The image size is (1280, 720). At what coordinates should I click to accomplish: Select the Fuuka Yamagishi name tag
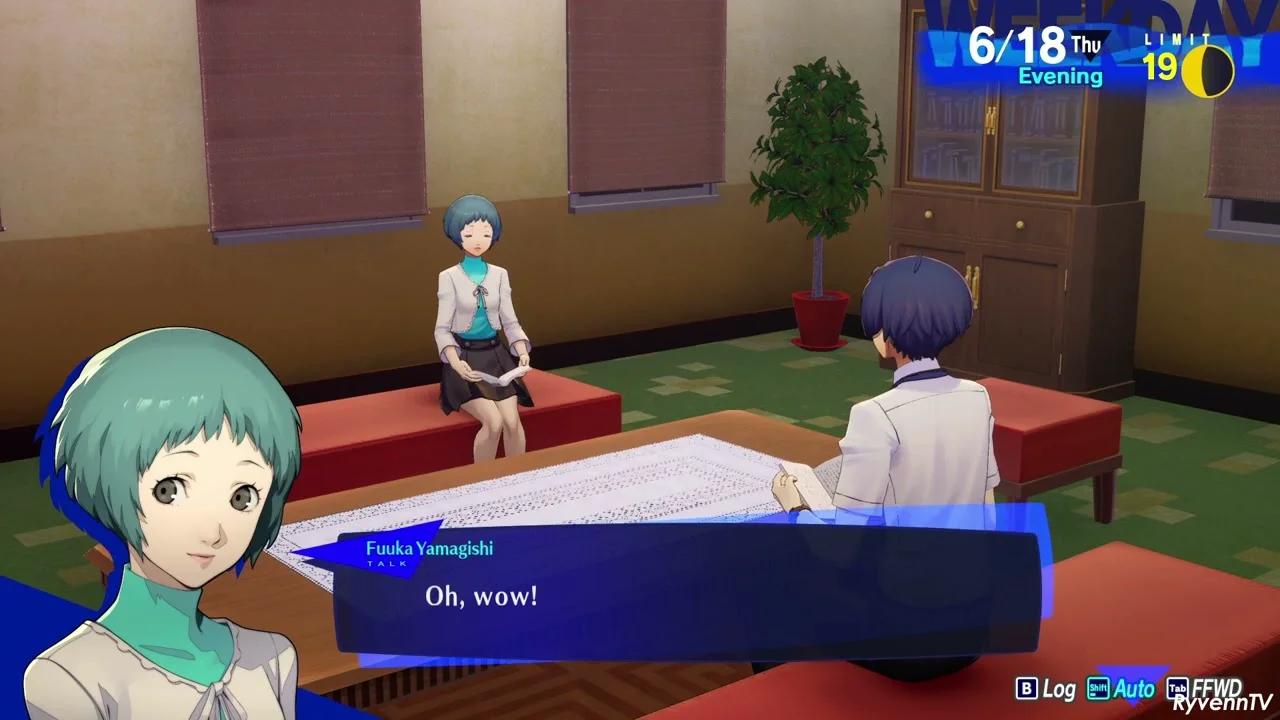click(x=432, y=547)
